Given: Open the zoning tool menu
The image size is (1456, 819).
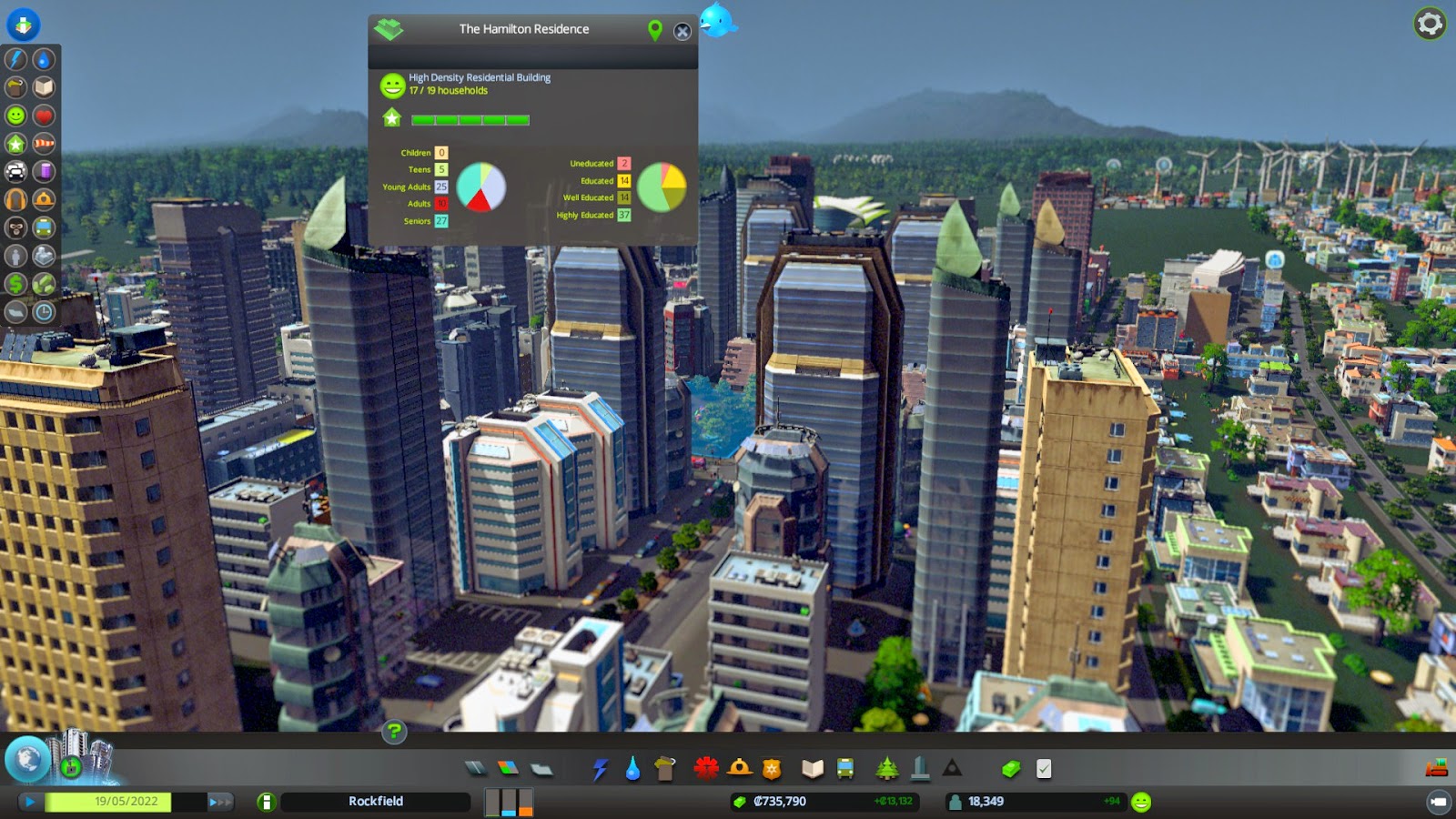Looking at the screenshot, I should point(508,769).
